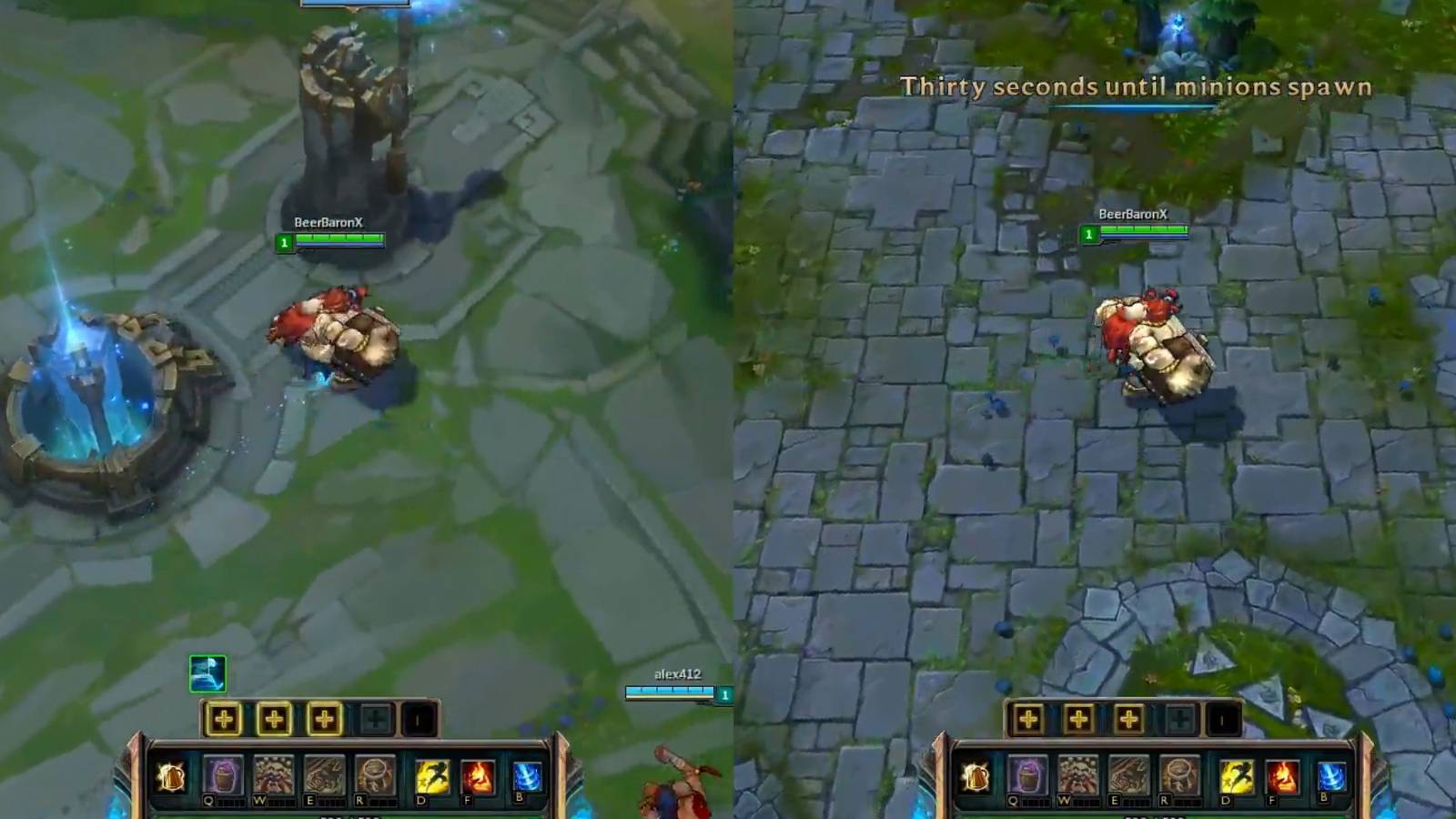This screenshot has height=819, width=1456.
Task: Click Gragas's beer mug passive icon
Action: click(172, 775)
